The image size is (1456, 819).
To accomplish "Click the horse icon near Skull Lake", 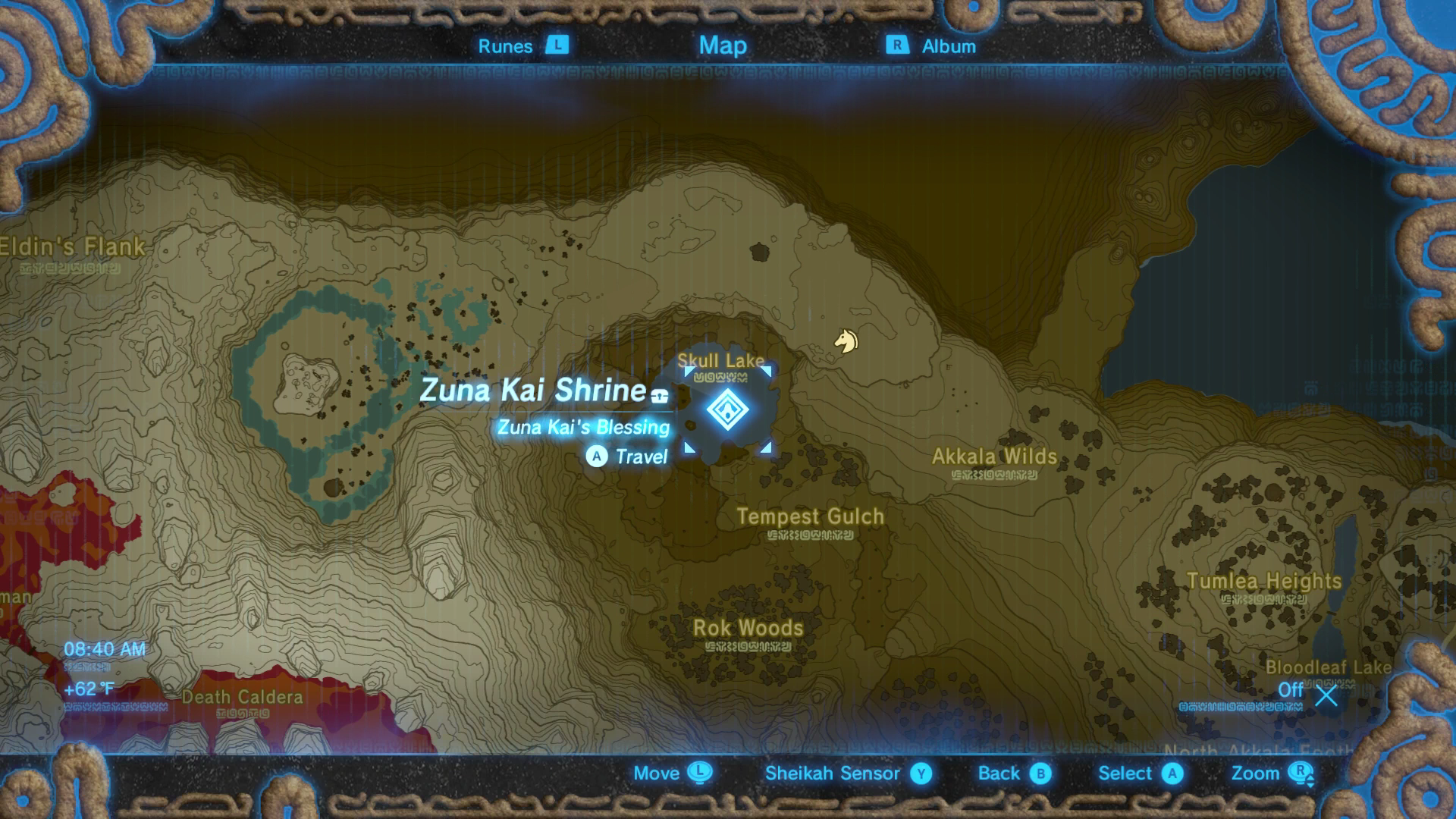I will click(847, 342).
